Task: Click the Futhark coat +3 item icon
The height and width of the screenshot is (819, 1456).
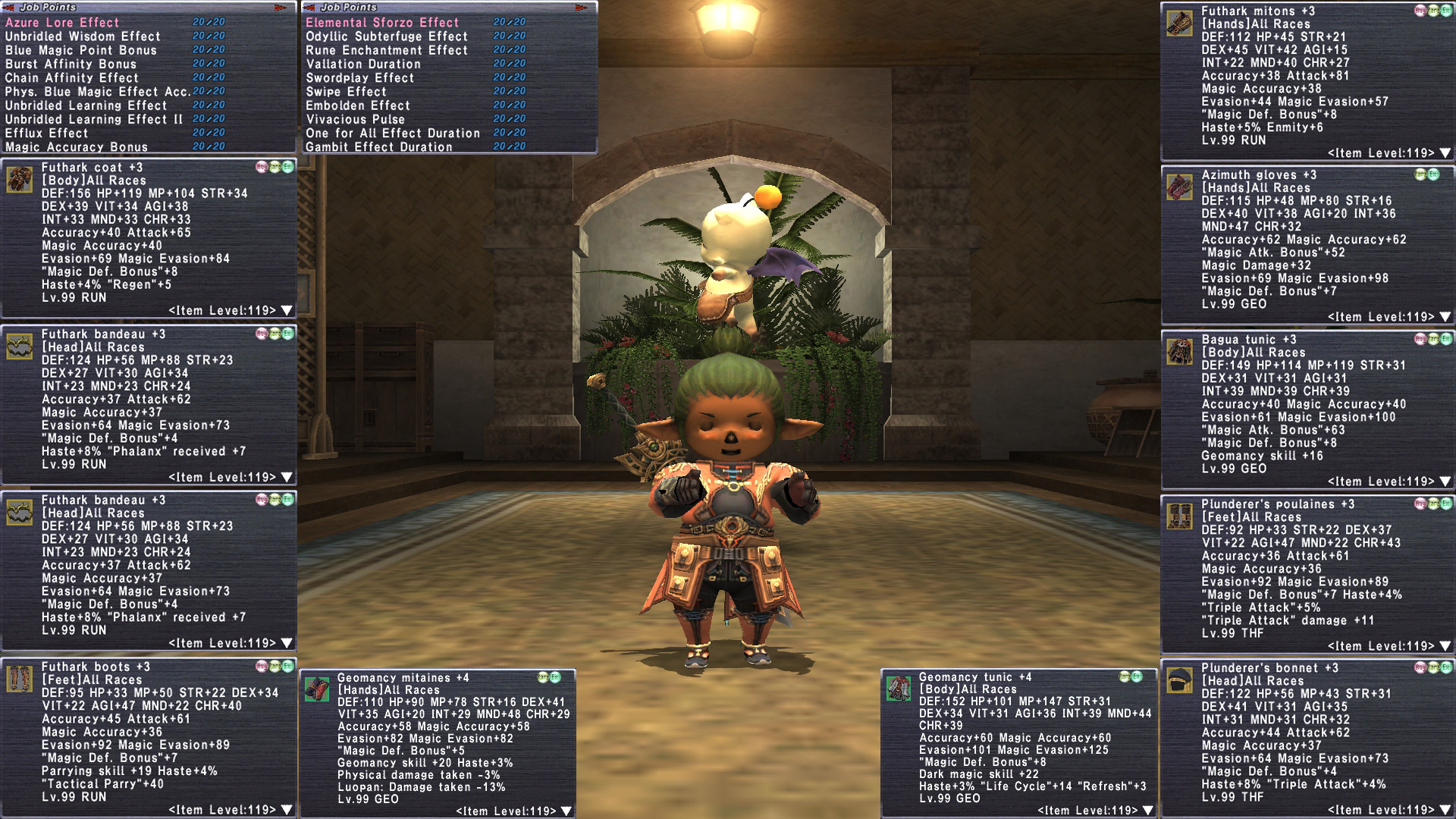Action: click(x=19, y=180)
